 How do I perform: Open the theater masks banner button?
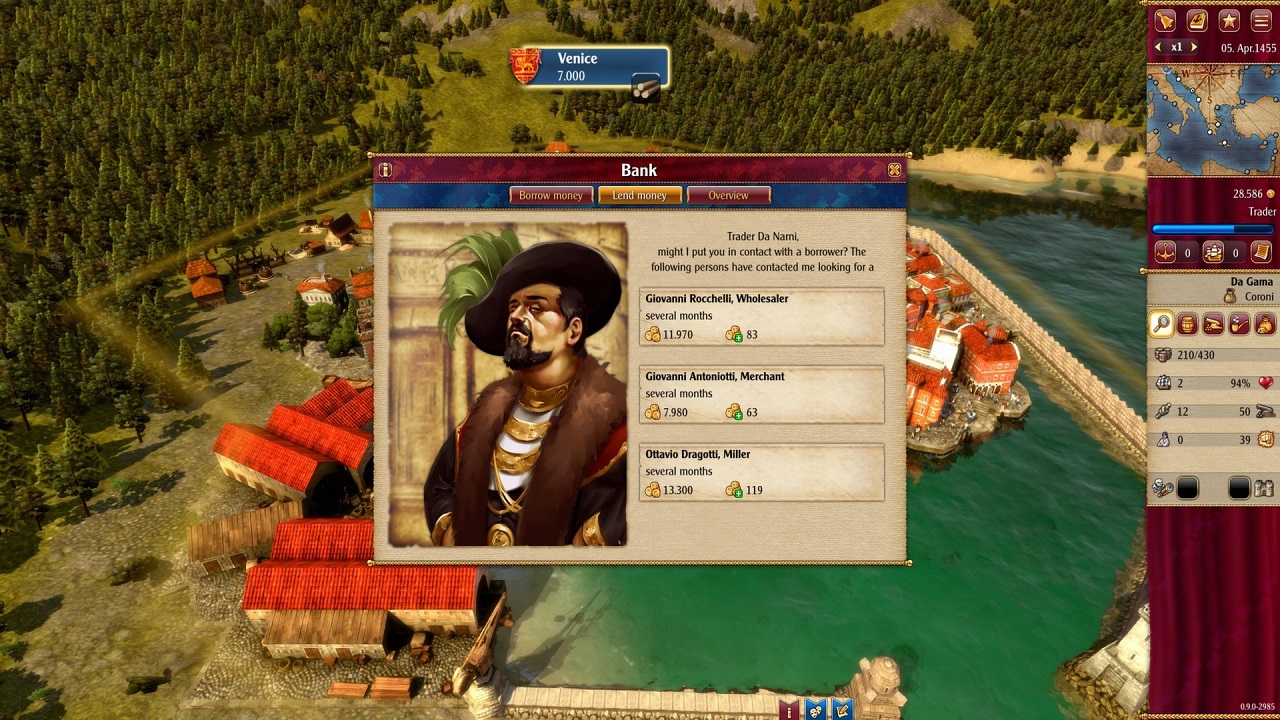coord(818,710)
